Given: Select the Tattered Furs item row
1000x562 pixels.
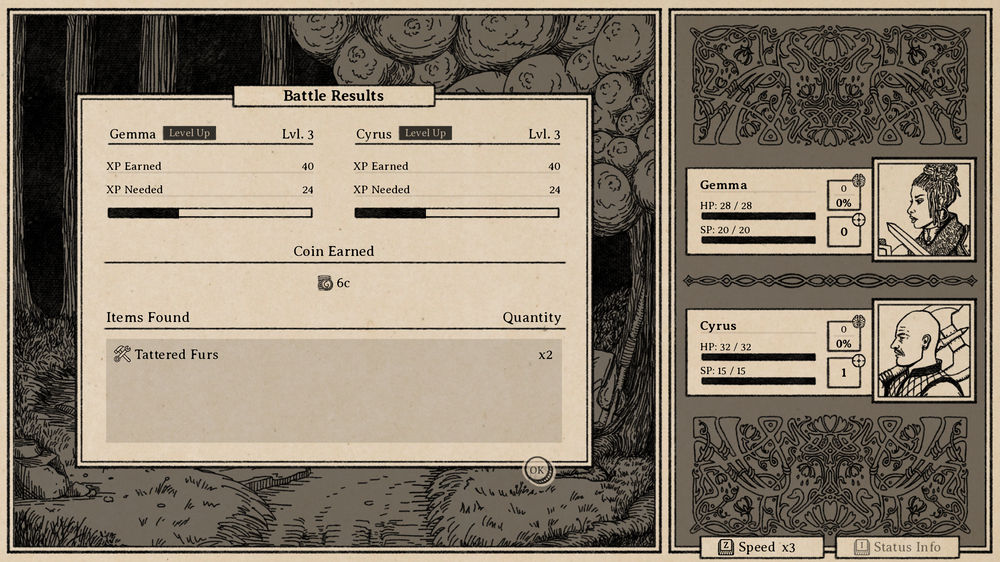Looking at the screenshot, I should pyautogui.click(x=334, y=355).
